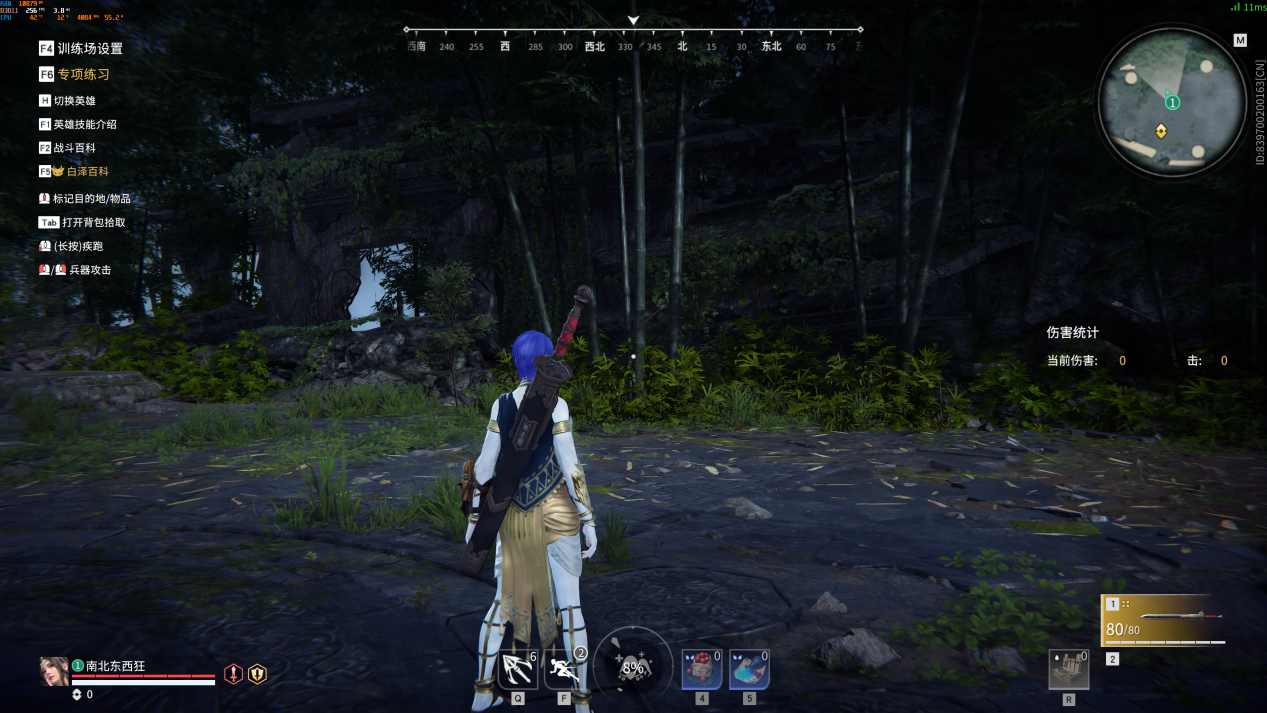The image size is (1267, 713).
Task: Use the wooden crate repair item slot
Action: coord(1068,670)
